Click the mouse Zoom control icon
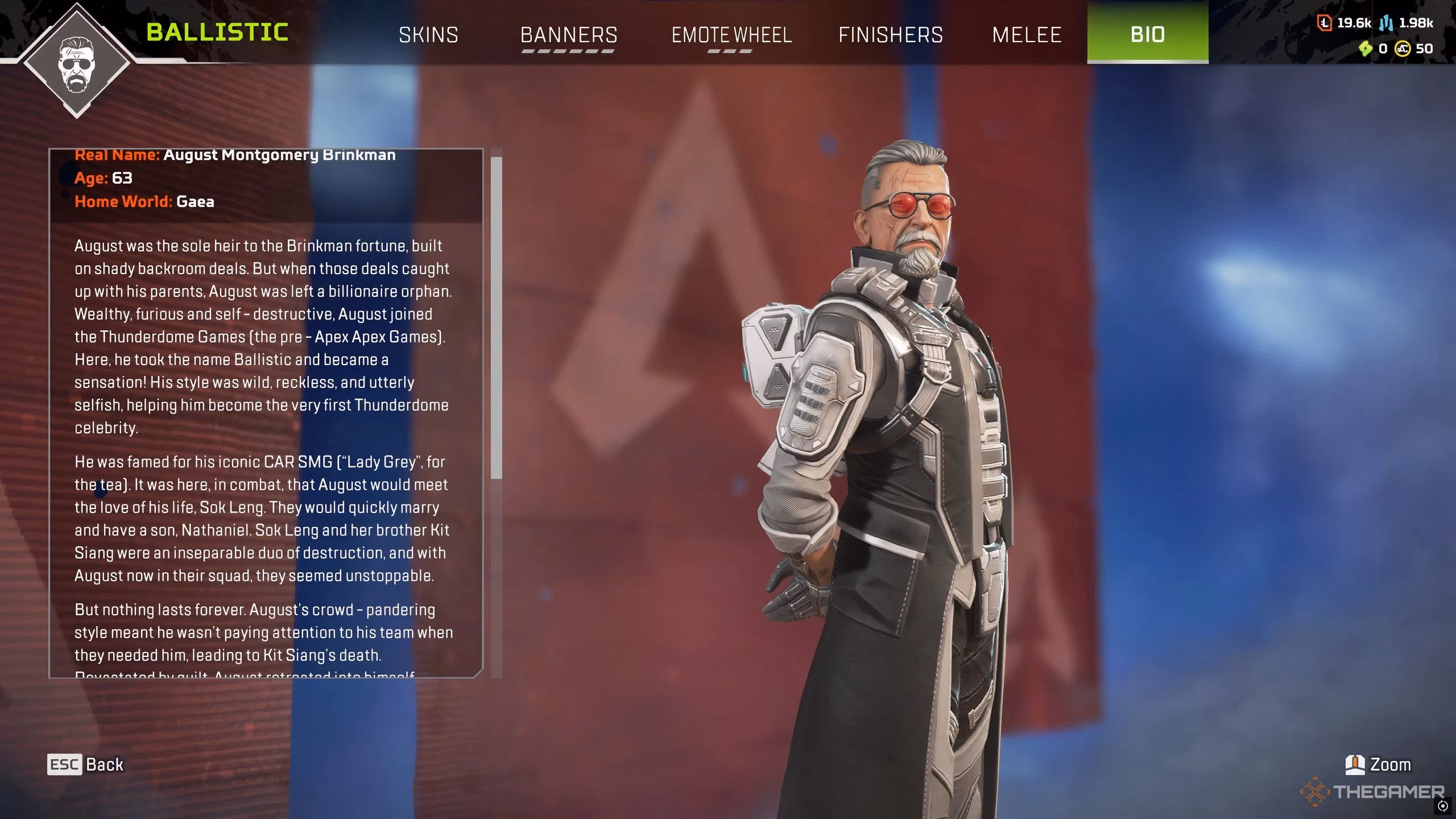 pyautogui.click(x=1354, y=764)
